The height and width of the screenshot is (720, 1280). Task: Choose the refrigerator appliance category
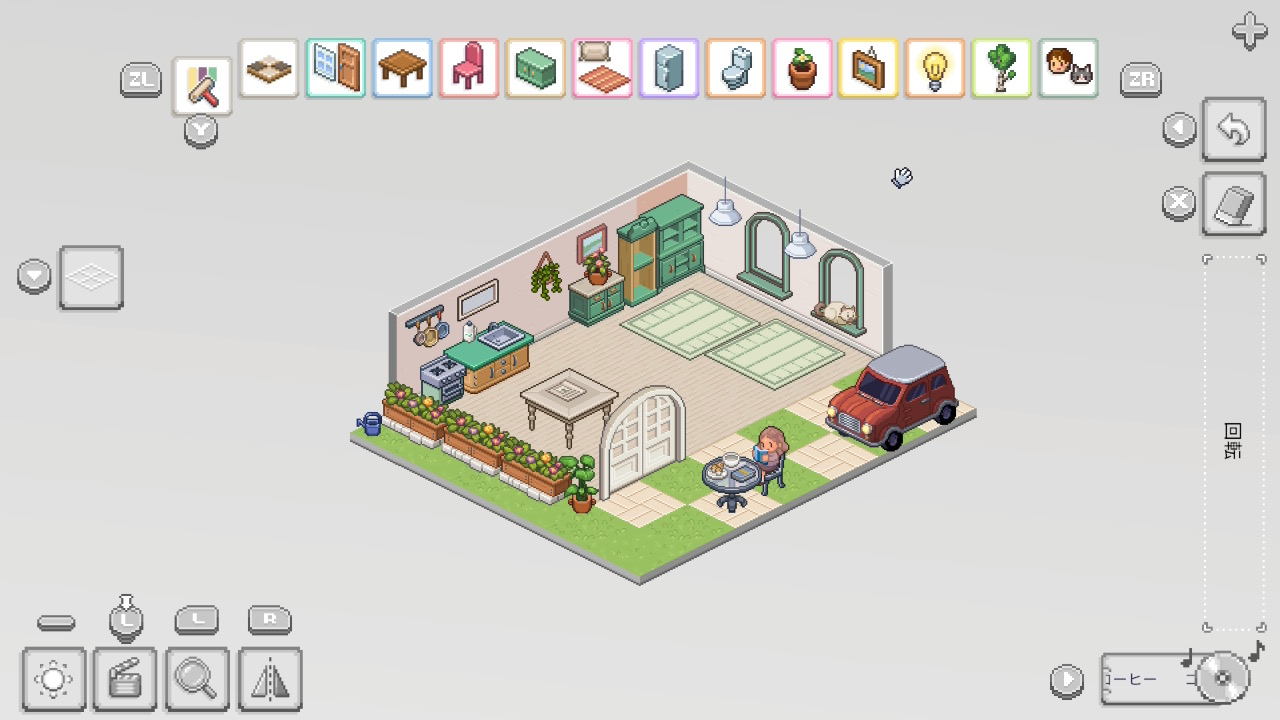[669, 68]
